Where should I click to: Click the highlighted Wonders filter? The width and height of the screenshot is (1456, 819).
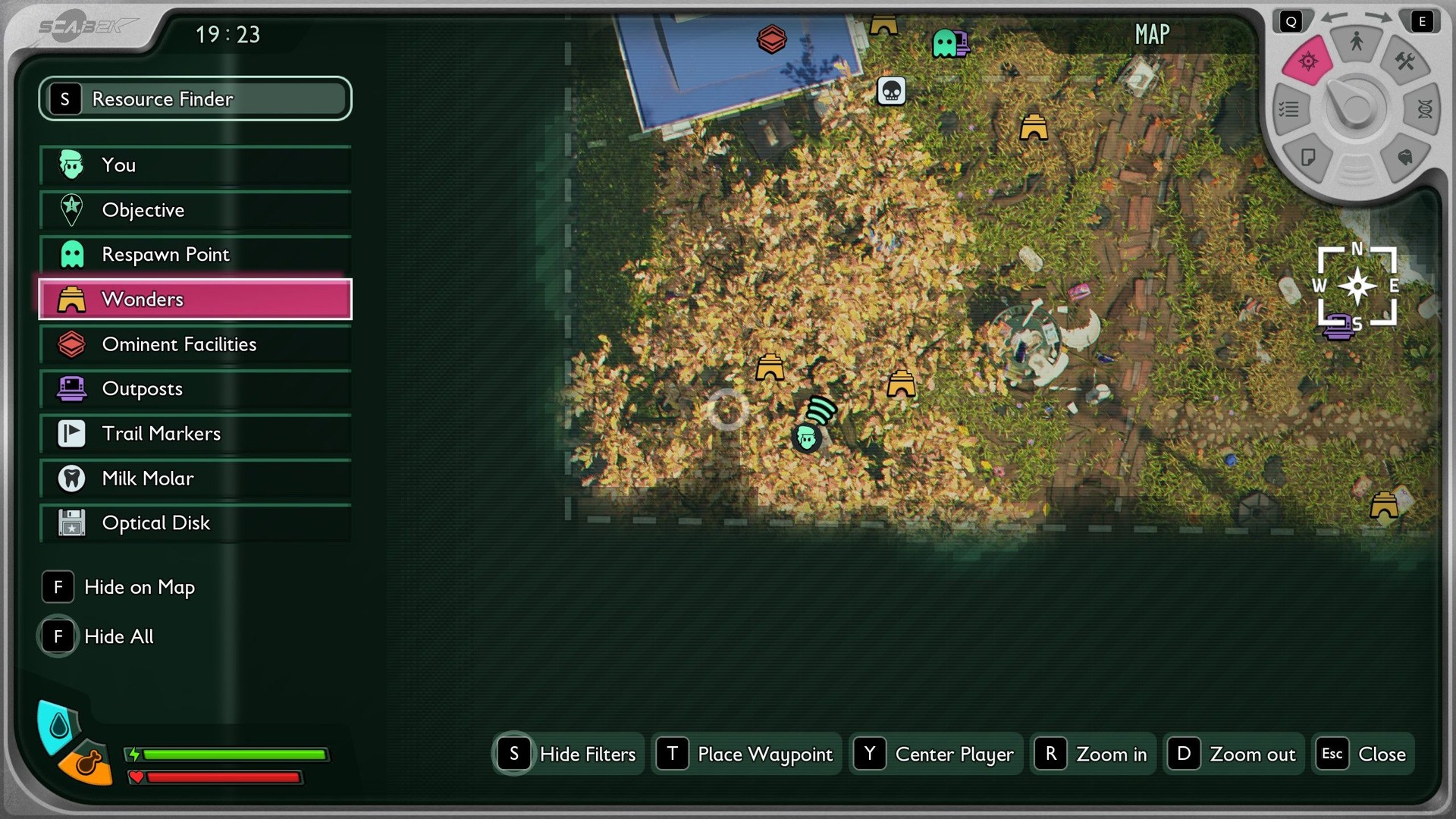point(195,300)
